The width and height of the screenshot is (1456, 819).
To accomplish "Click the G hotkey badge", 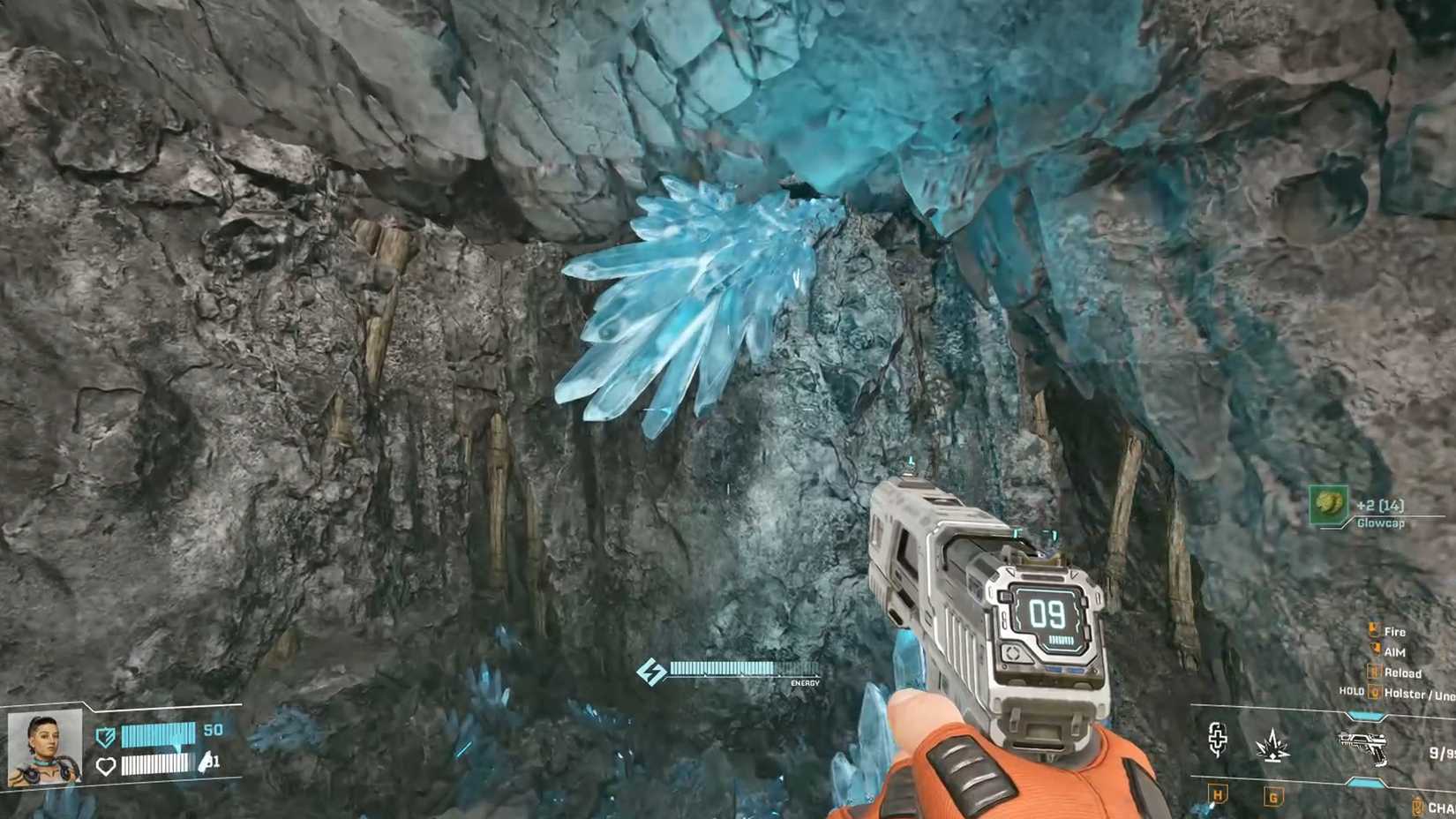I will pyautogui.click(x=1273, y=796).
